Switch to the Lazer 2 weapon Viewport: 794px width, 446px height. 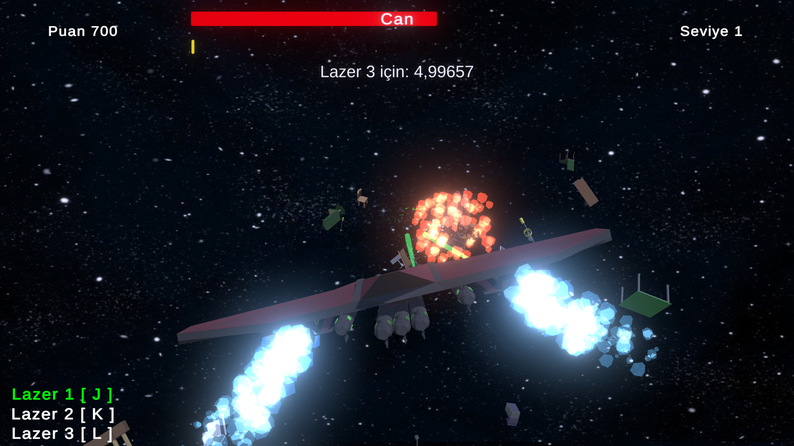coord(62,414)
